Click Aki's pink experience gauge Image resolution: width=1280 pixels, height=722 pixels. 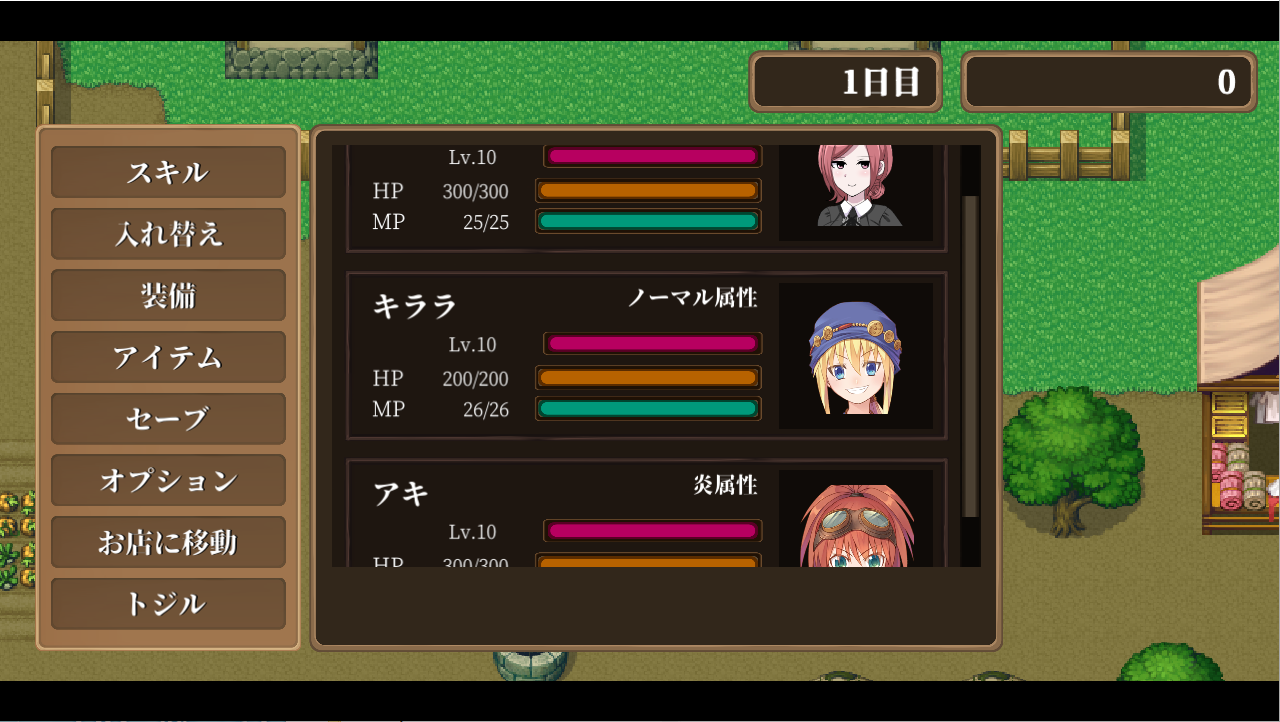[651, 531]
